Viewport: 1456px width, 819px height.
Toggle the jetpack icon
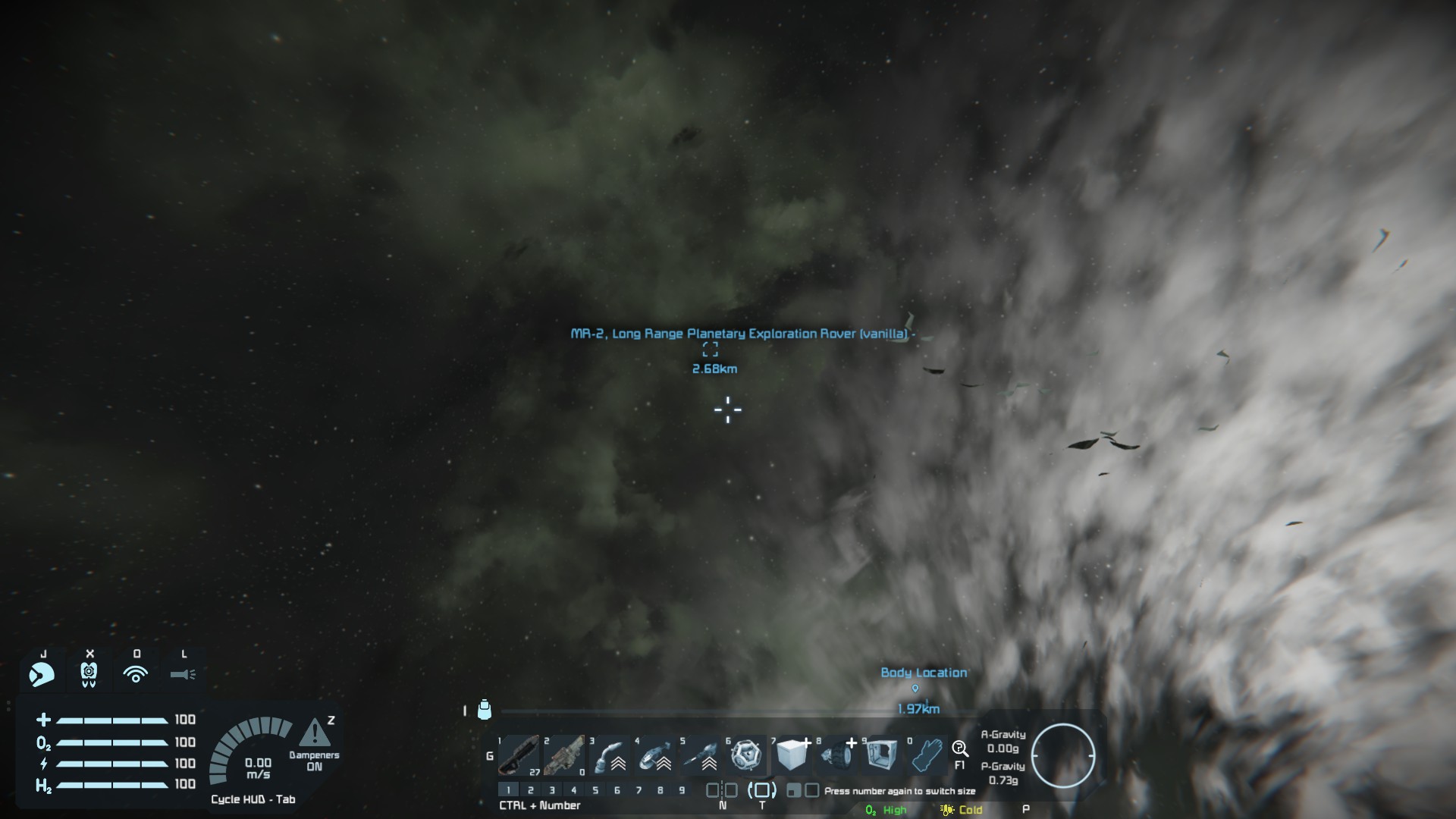pyautogui.click(x=89, y=673)
